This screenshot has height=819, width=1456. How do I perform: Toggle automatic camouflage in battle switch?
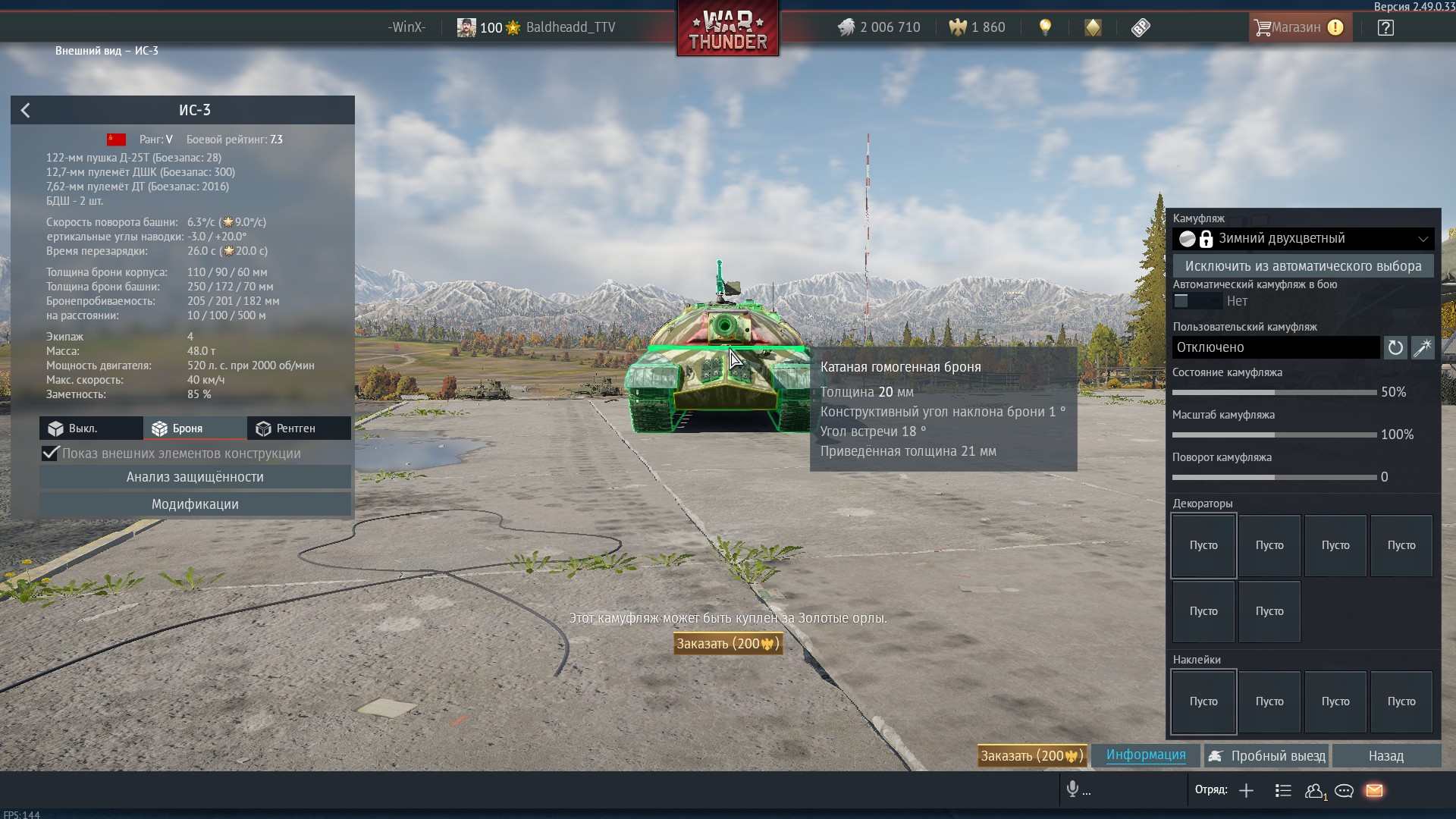point(1197,301)
